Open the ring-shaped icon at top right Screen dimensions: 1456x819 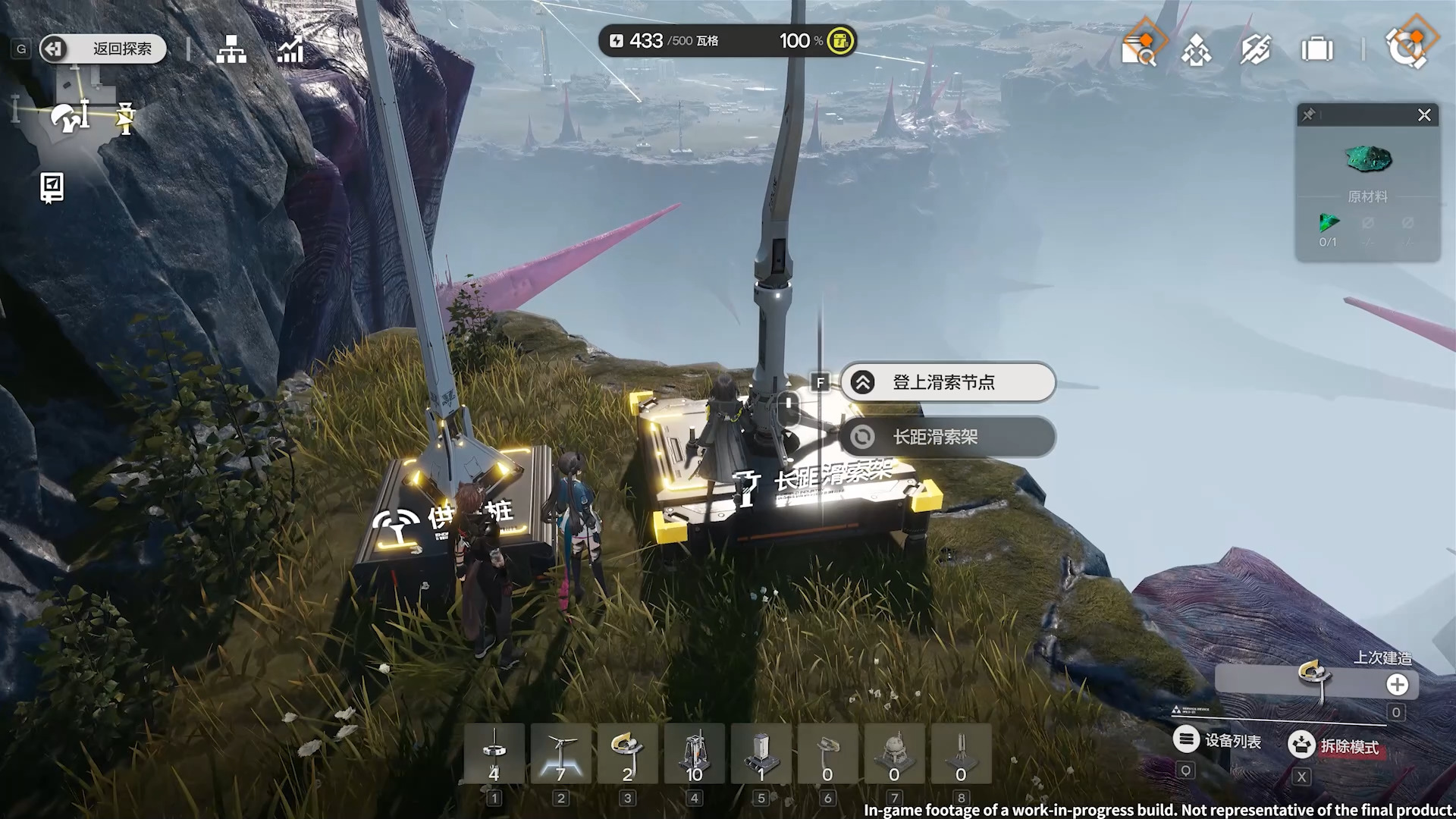[x=1407, y=47]
